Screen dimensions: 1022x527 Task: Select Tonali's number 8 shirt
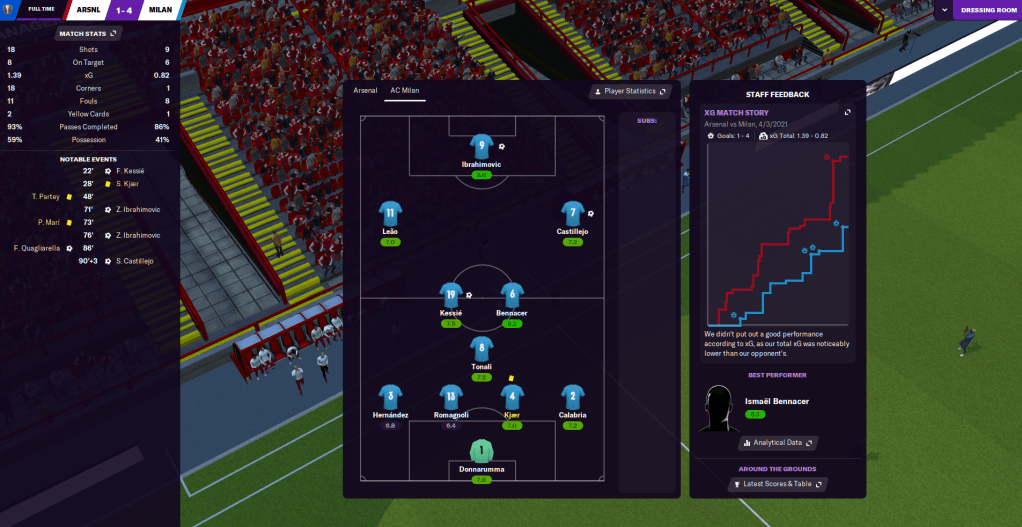(482, 349)
